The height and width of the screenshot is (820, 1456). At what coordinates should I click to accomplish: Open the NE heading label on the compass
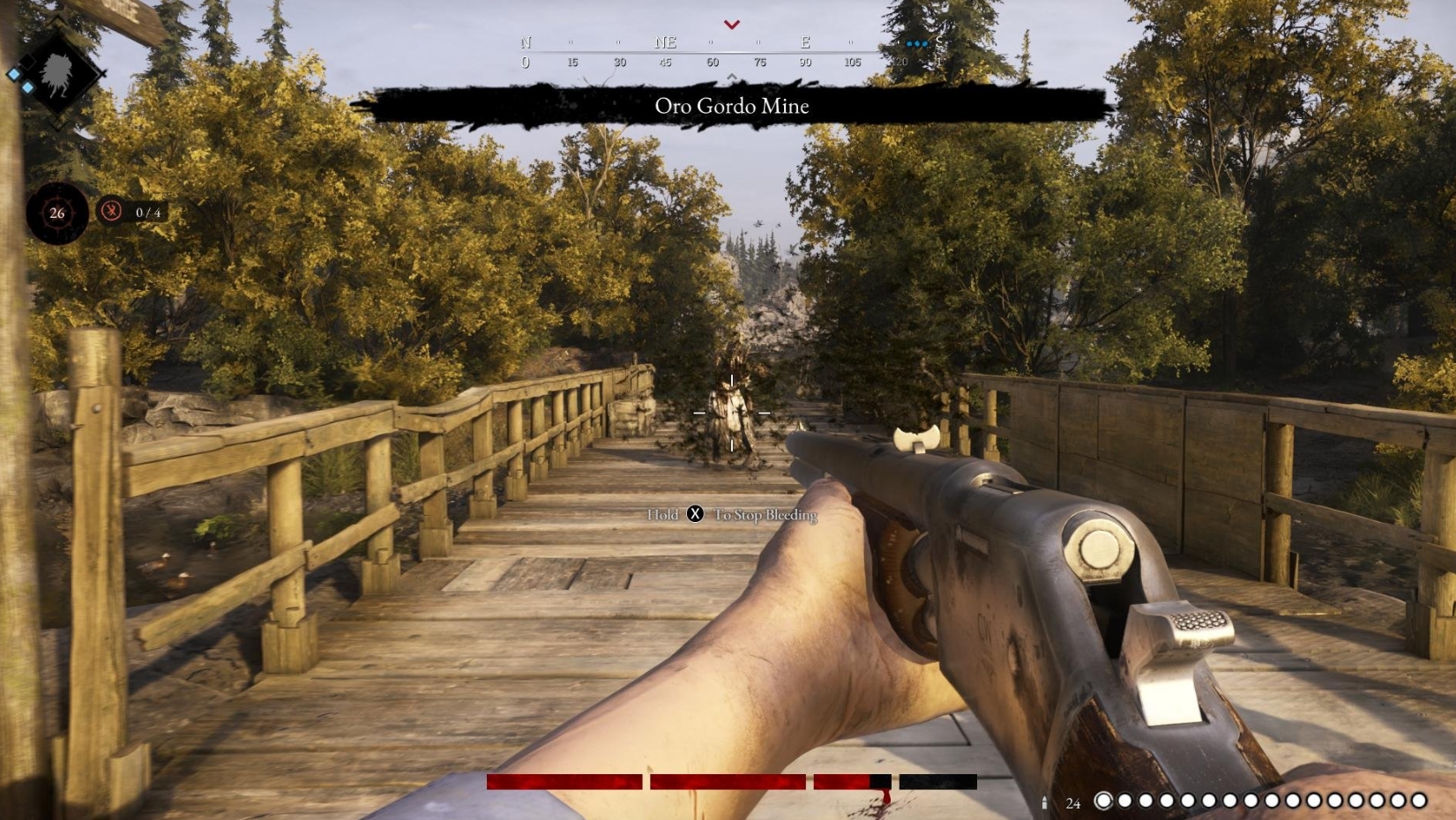tap(666, 41)
